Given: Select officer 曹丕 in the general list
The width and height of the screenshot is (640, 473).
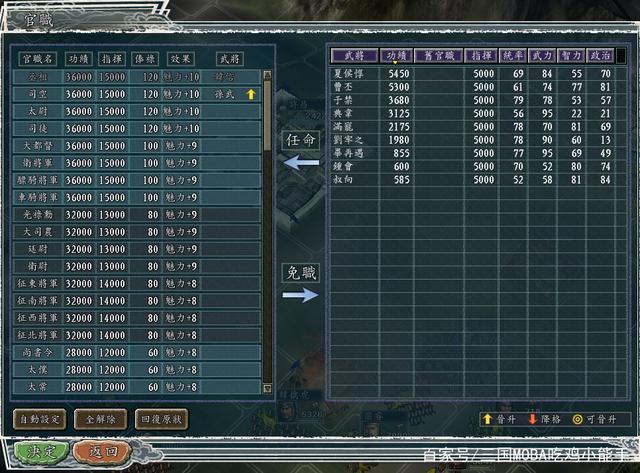Looking at the screenshot, I should pos(355,88).
